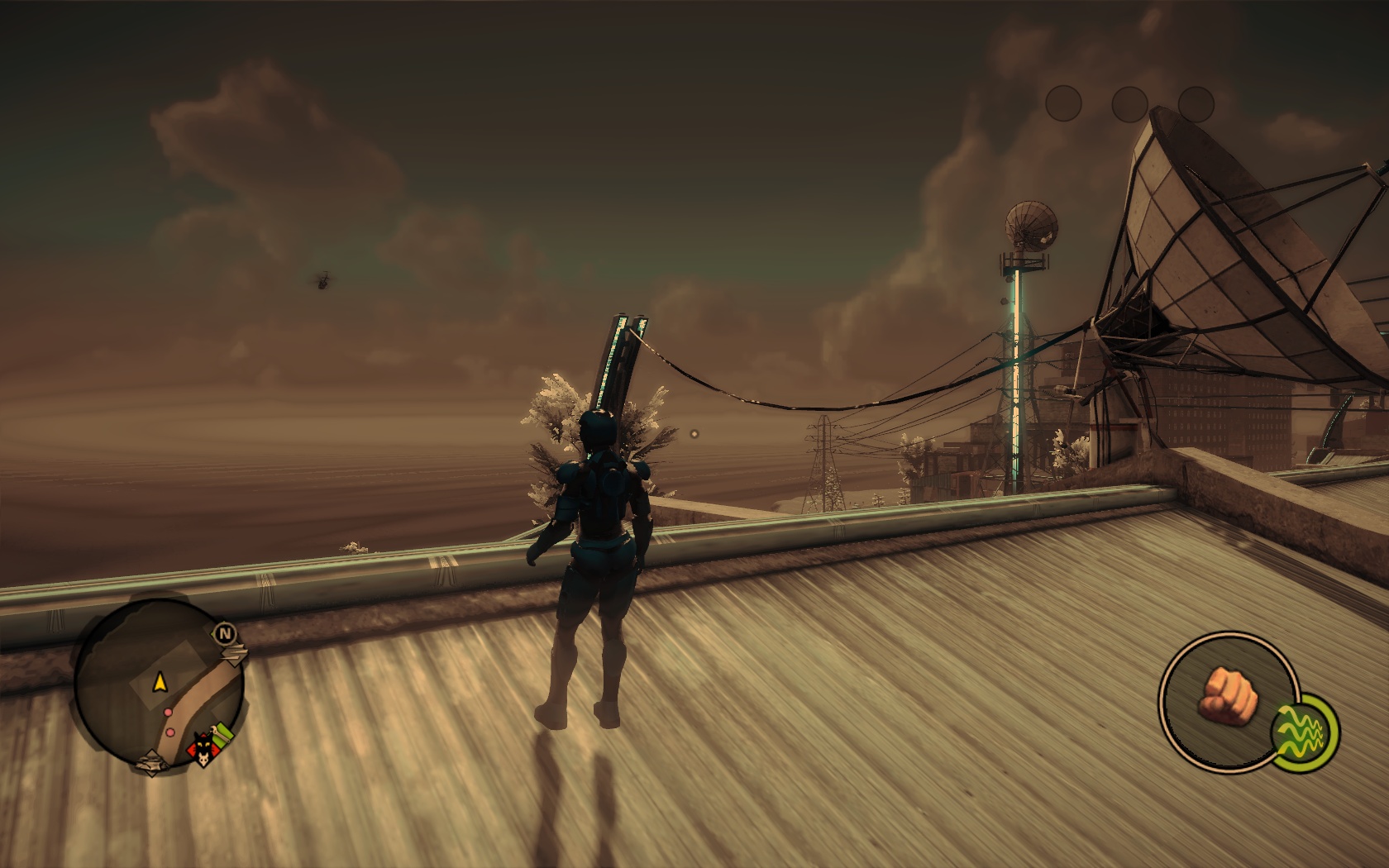
Task: Open the circular minimap
Action: point(157,684)
